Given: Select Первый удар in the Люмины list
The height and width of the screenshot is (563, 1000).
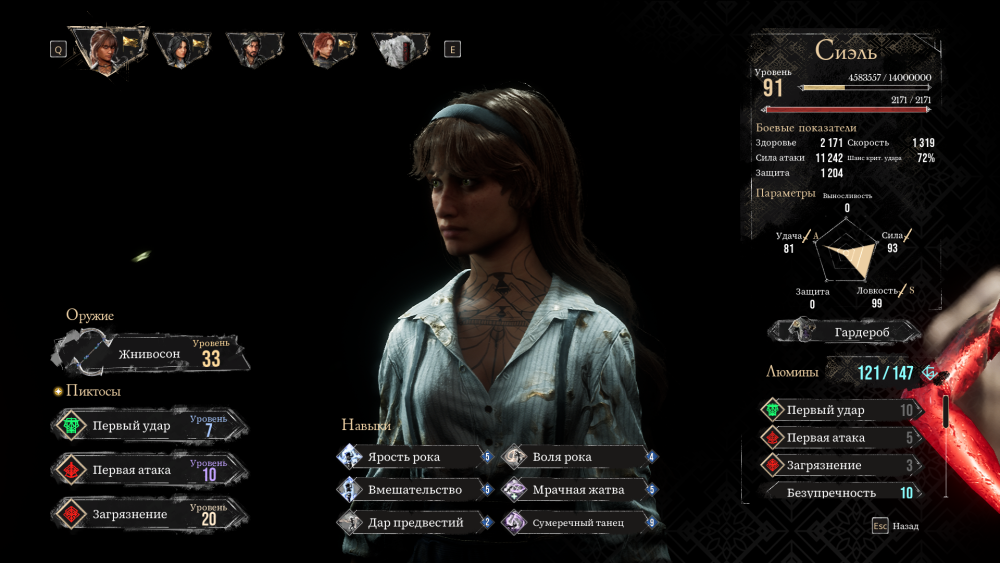Looking at the screenshot, I should pos(840,410).
